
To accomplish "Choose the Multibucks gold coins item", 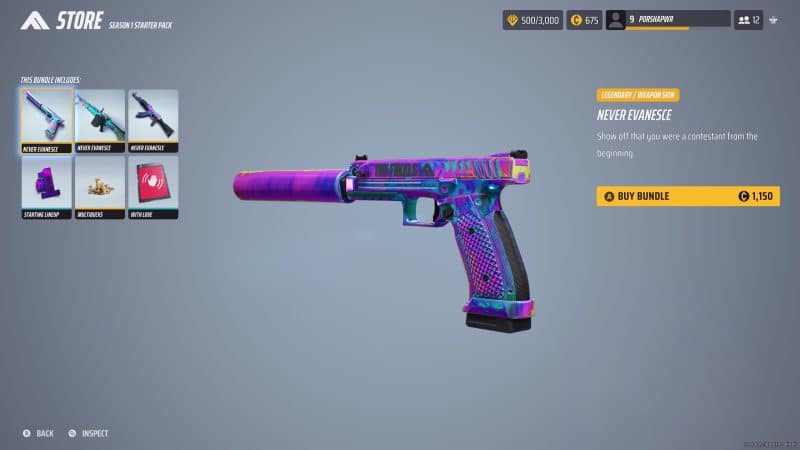I will [x=99, y=186].
